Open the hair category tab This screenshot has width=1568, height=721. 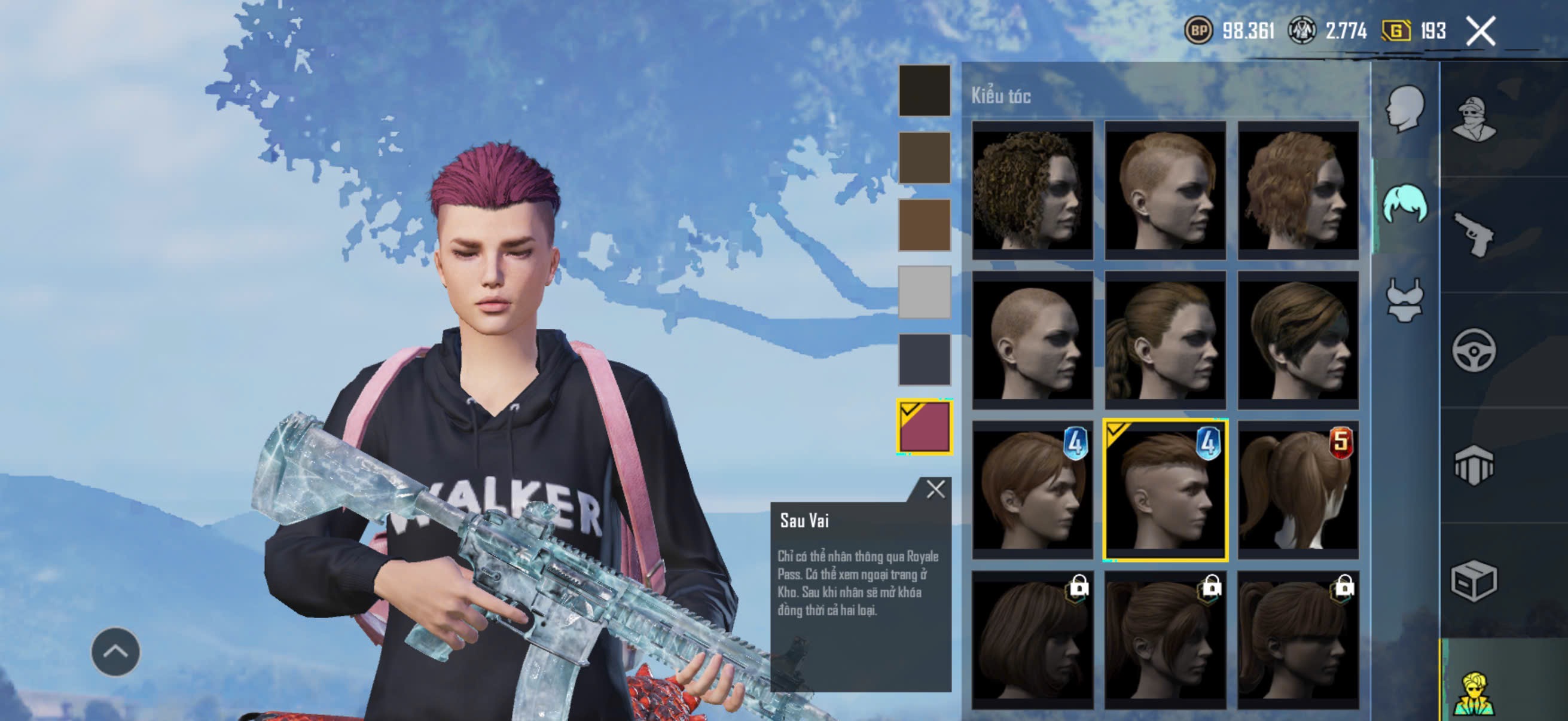[x=1405, y=204]
